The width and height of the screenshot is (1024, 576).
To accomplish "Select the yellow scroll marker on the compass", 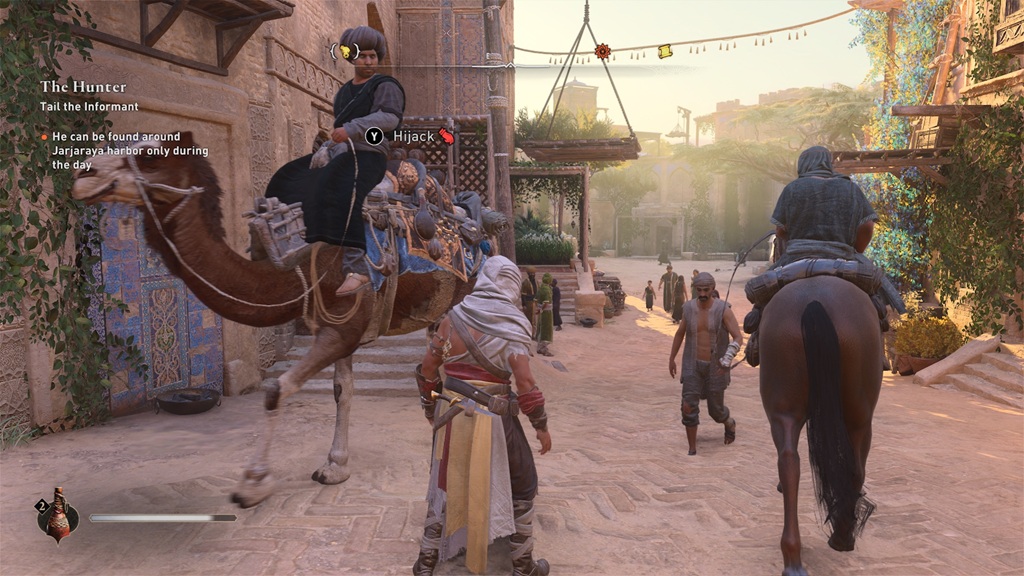I will click(x=665, y=51).
